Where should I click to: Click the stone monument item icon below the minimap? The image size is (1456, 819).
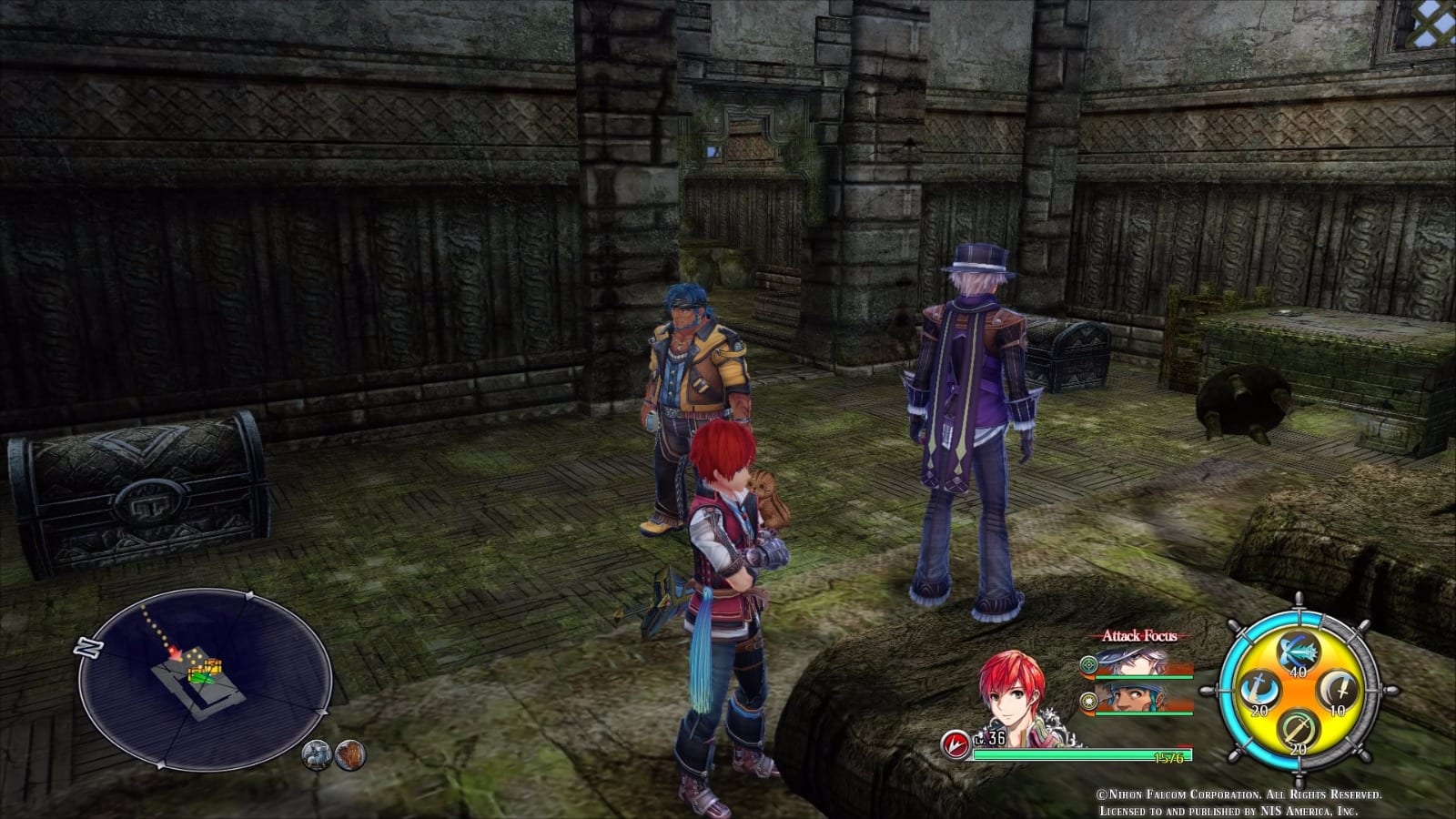pyautogui.click(x=317, y=755)
